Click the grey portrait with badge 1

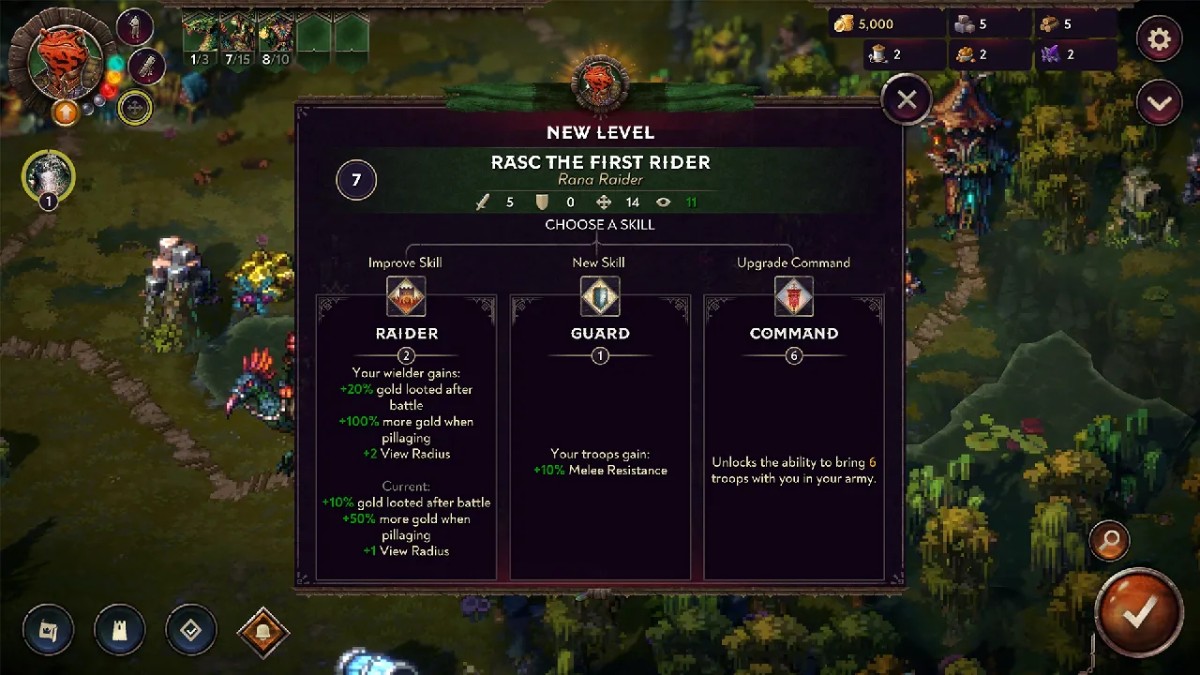pyautogui.click(x=48, y=178)
